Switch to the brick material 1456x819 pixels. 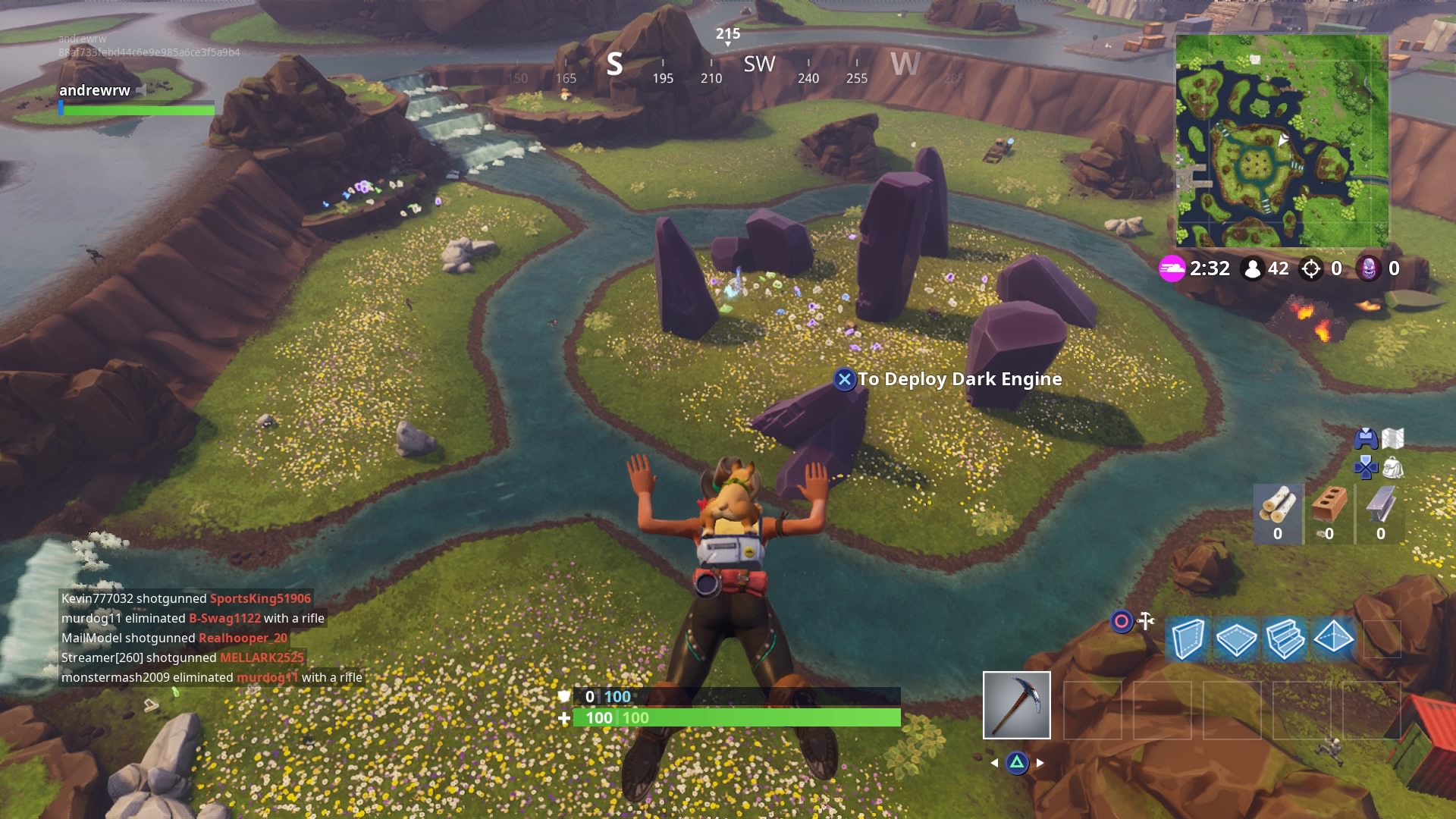click(1329, 504)
